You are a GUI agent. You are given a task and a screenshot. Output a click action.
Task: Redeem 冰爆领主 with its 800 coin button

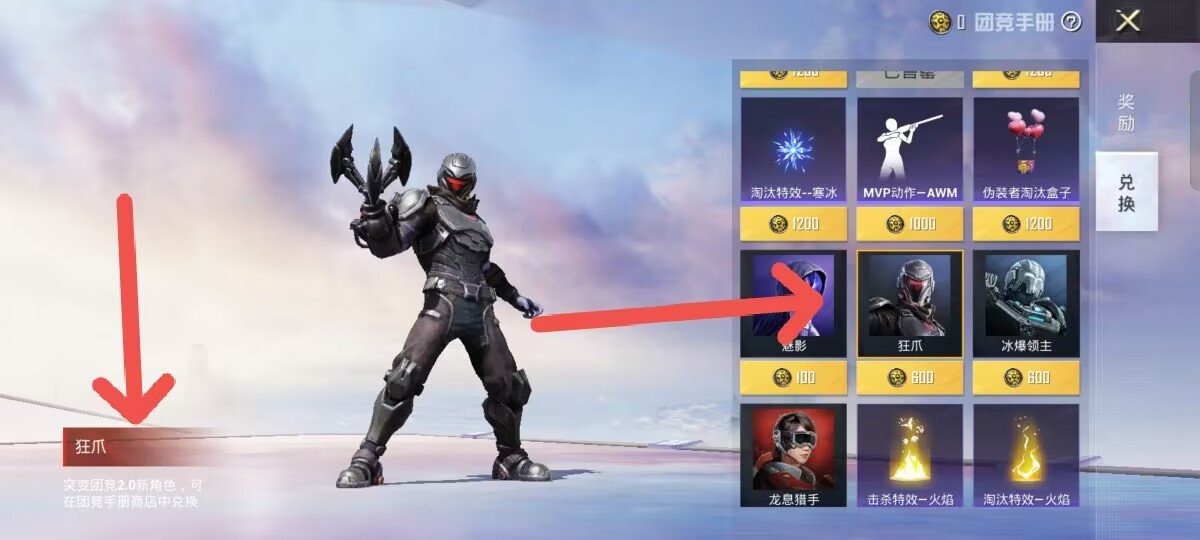(x=1025, y=377)
